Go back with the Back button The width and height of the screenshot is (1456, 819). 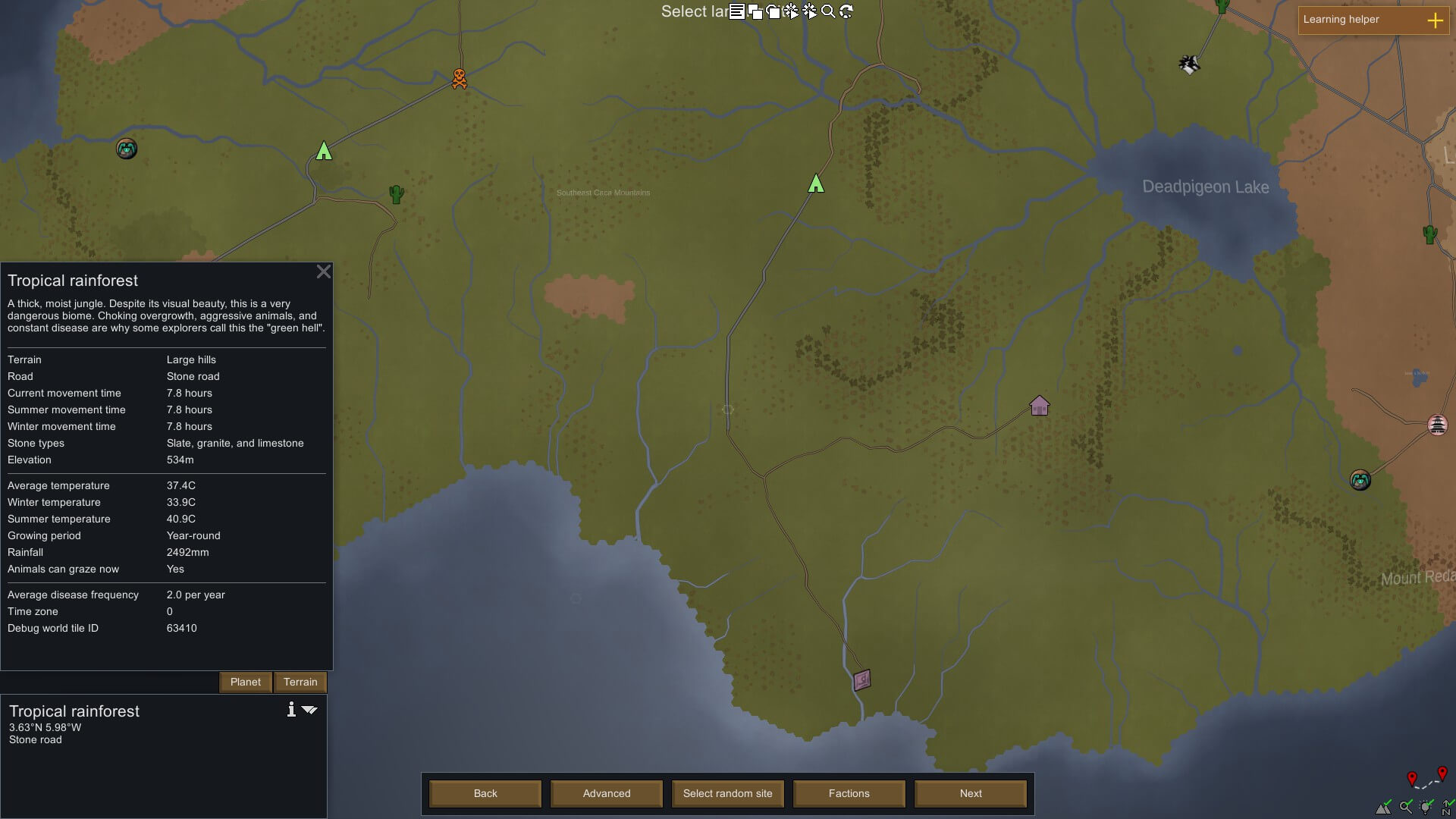click(x=485, y=793)
